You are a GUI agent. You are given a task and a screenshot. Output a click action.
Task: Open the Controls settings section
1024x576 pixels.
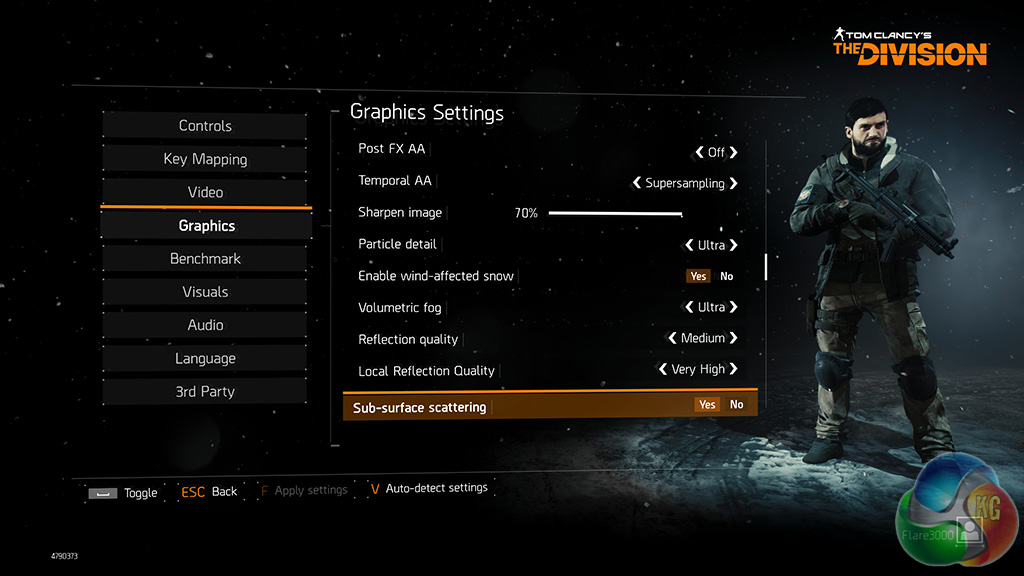(205, 126)
